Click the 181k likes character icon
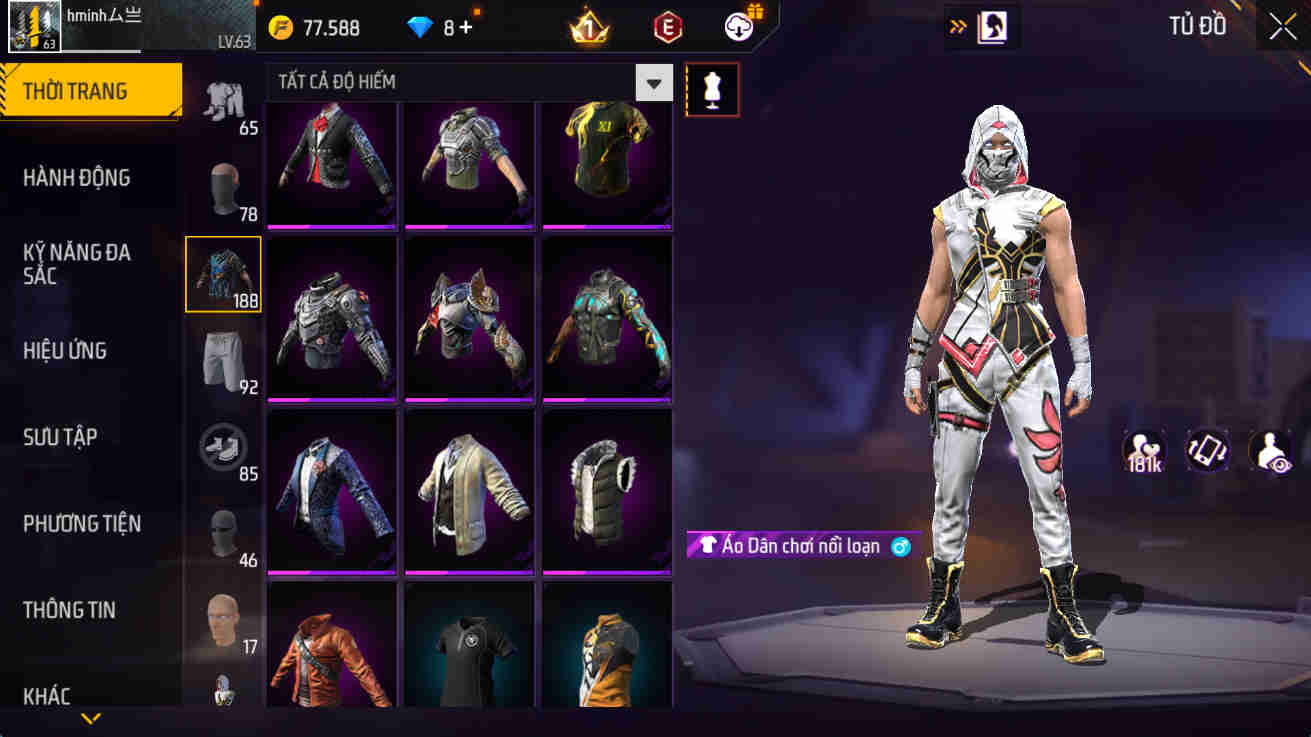This screenshot has height=737, width=1311. (1146, 452)
